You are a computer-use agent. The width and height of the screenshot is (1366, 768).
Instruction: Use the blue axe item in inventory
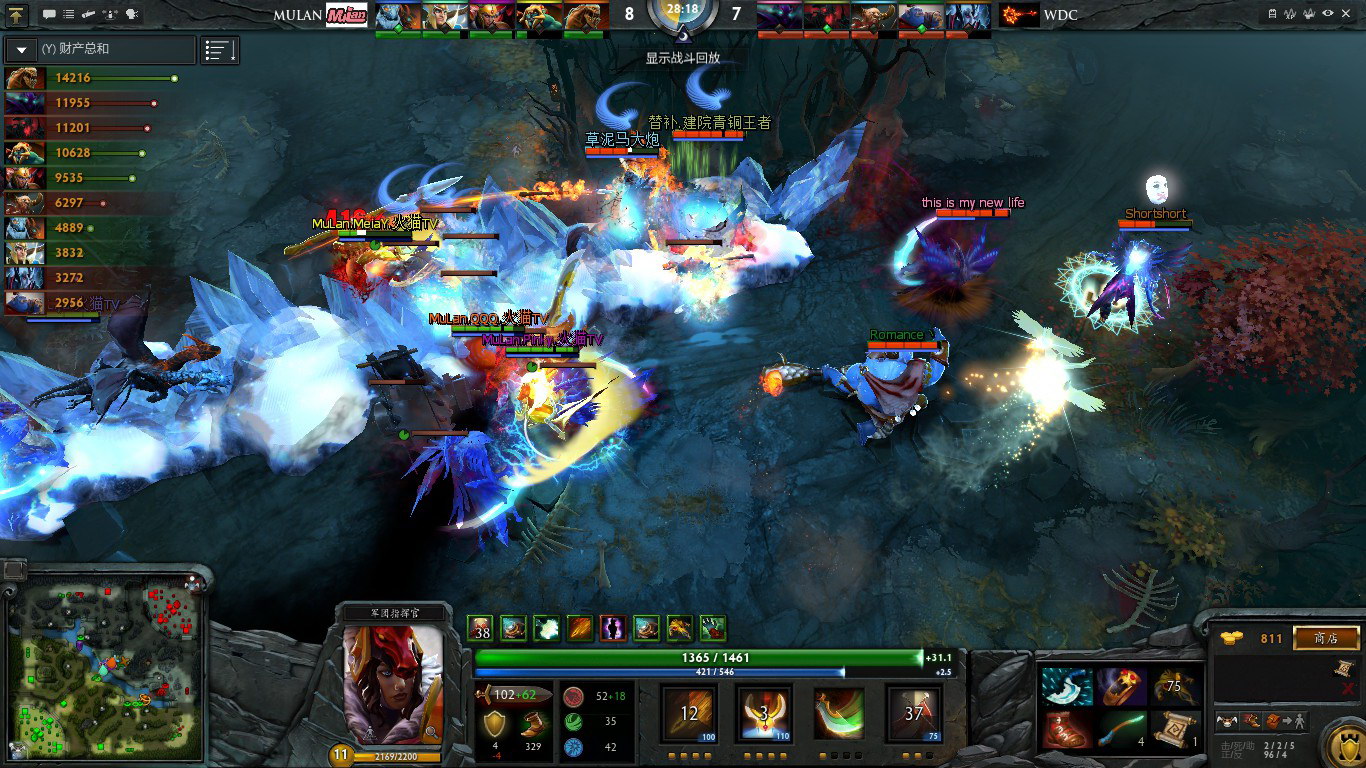click(x=1065, y=686)
